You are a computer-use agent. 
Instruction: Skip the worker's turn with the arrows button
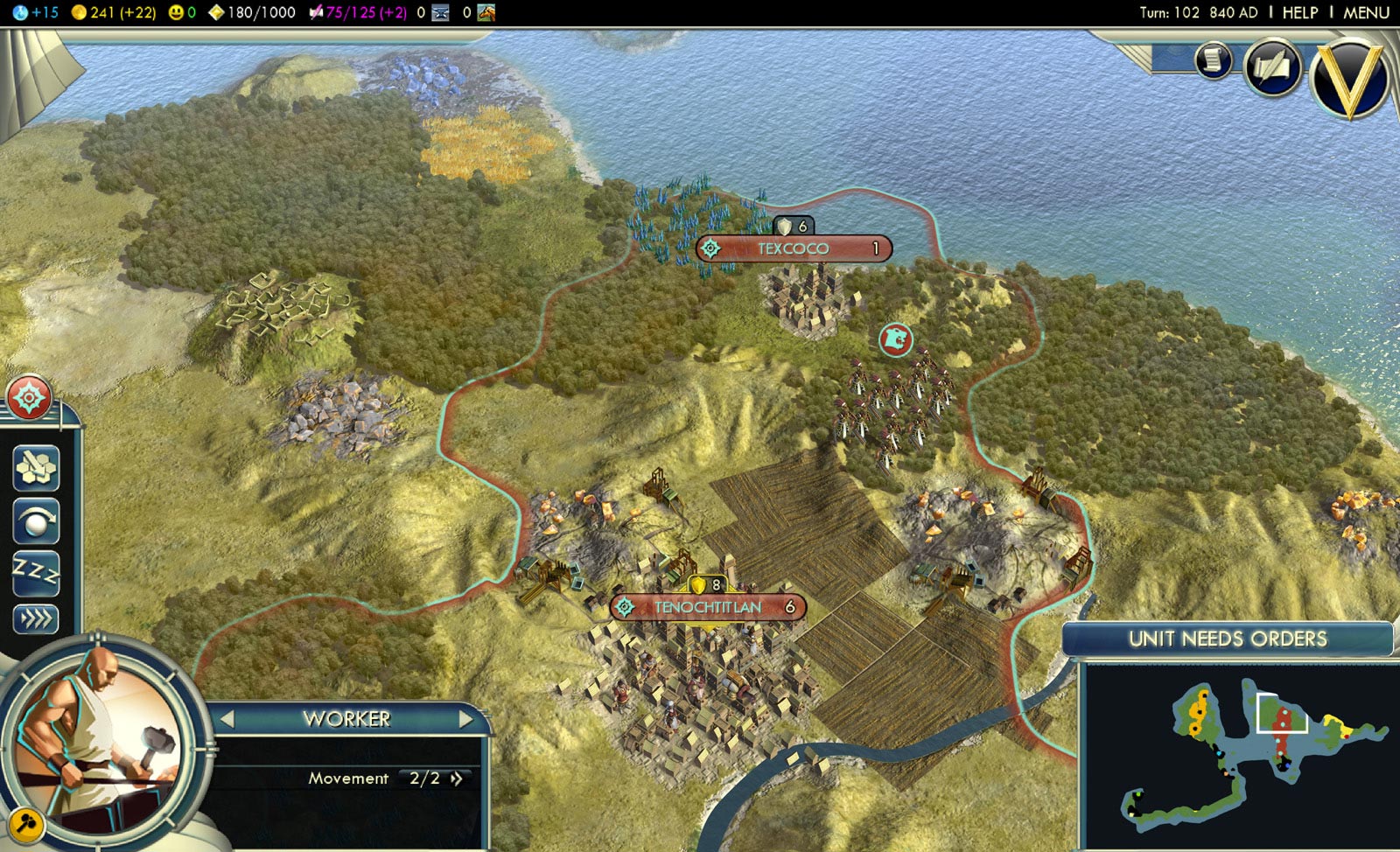point(36,619)
